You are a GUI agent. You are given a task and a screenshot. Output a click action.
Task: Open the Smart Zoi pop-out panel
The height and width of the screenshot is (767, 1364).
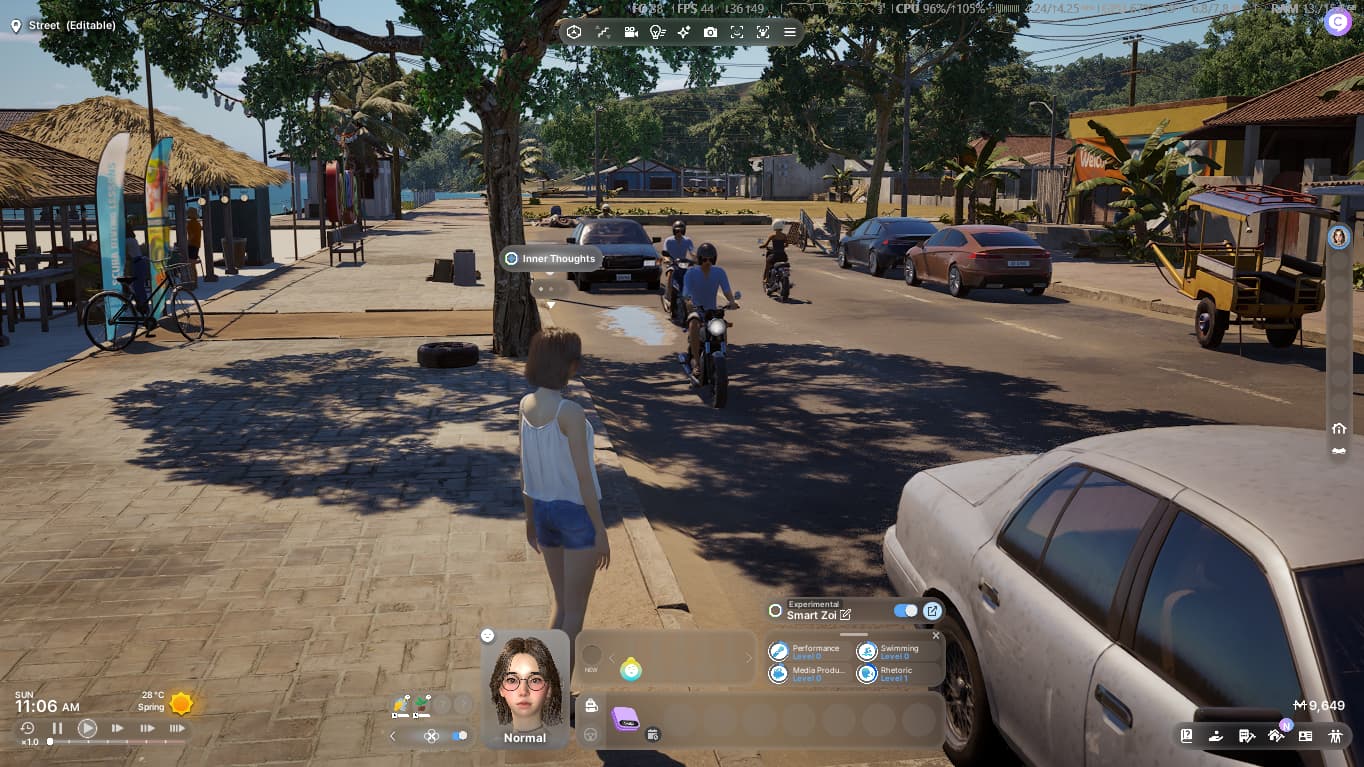click(932, 611)
